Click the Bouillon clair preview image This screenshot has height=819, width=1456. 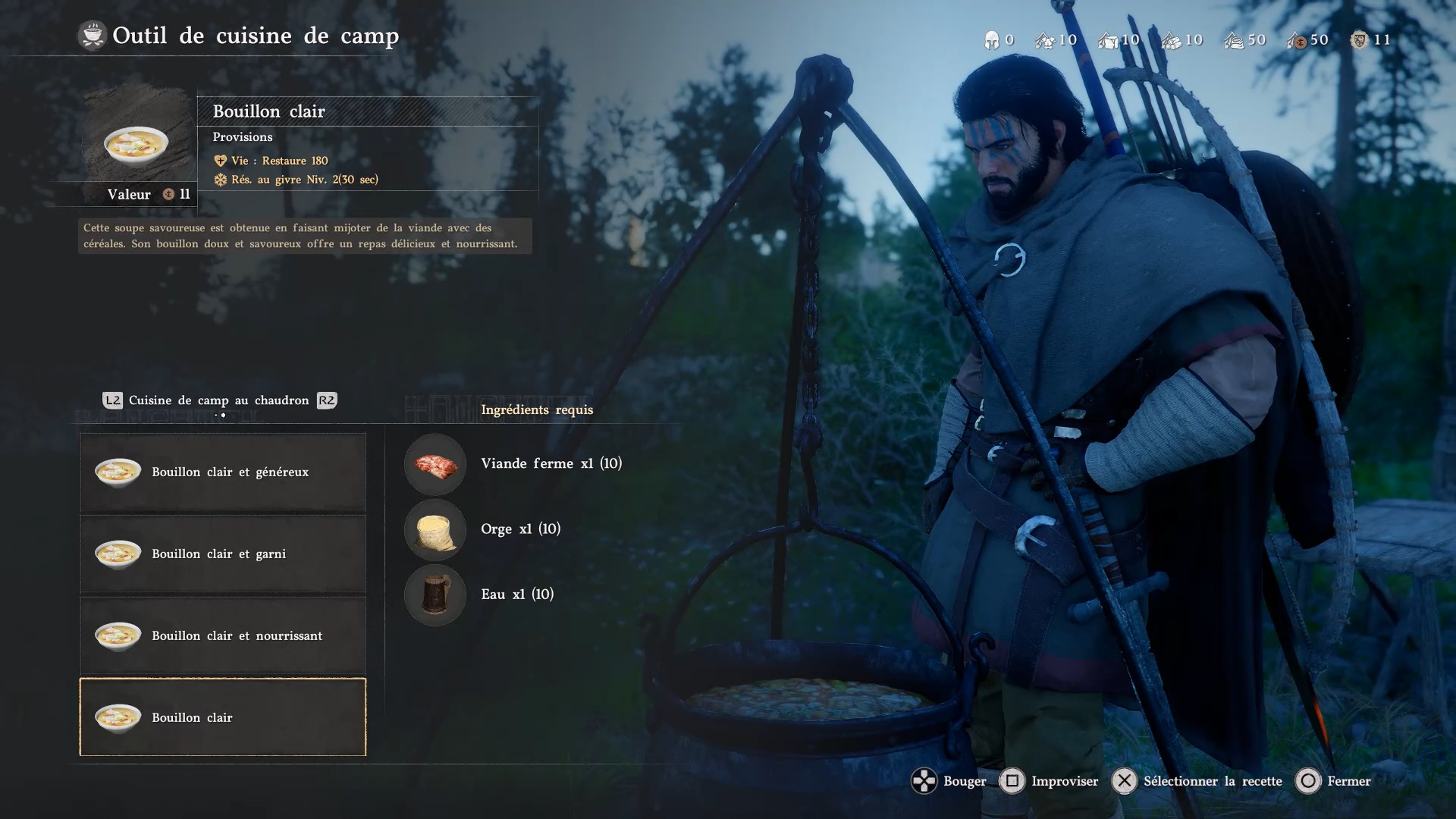[x=136, y=143]
